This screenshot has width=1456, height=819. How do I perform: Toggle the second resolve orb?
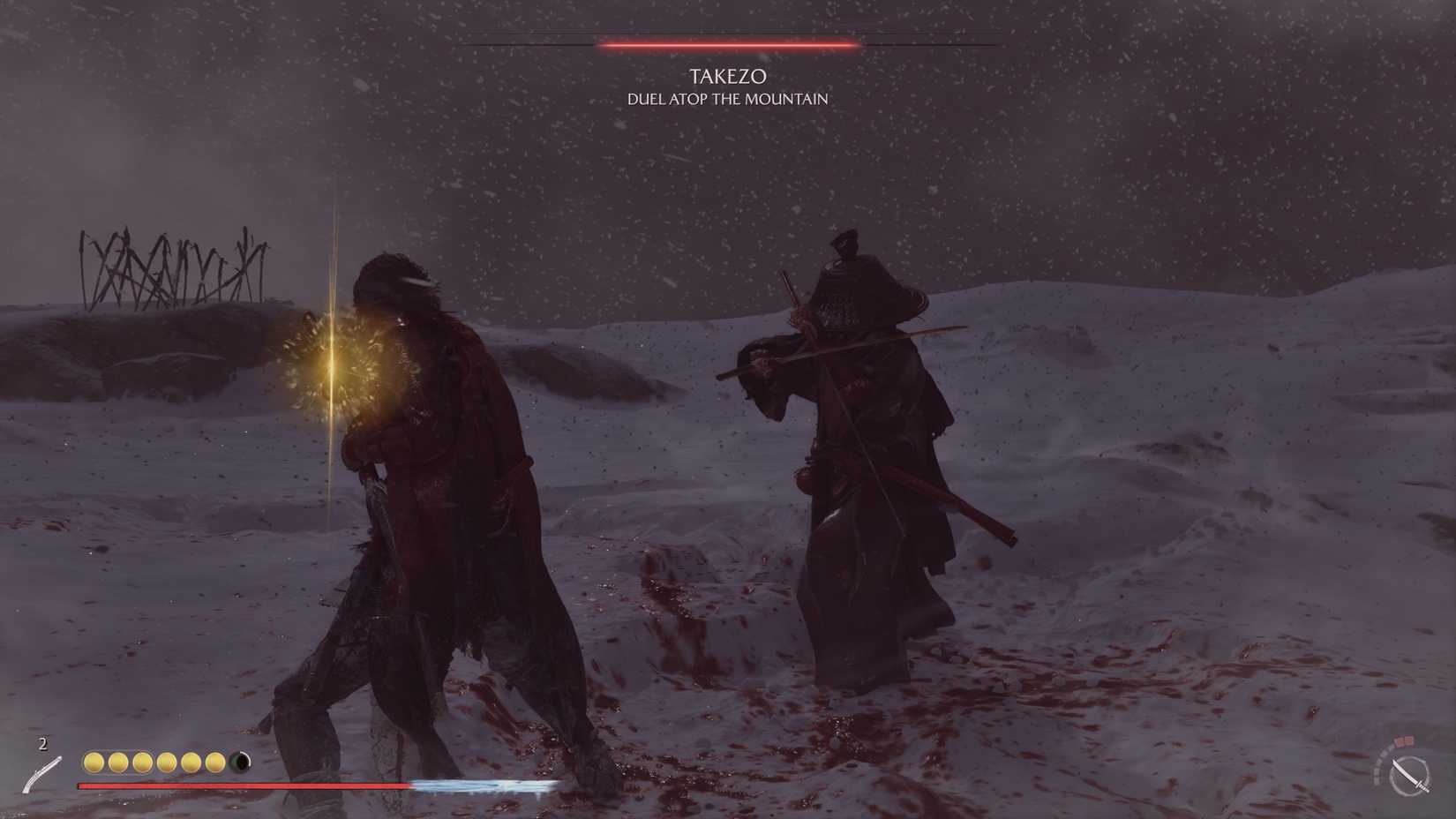118,762
